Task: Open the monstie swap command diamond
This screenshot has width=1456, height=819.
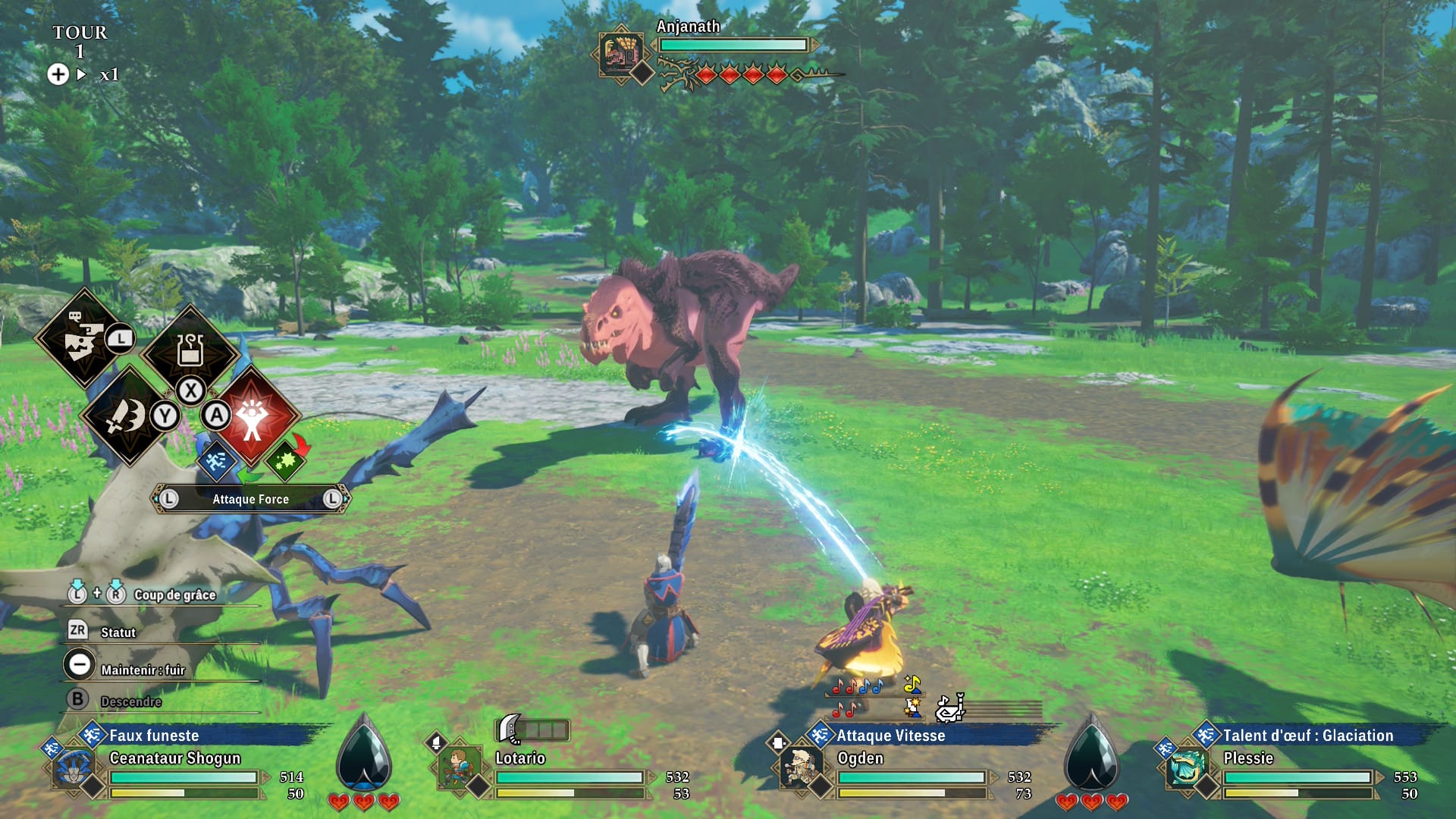Action: point(82,339)
